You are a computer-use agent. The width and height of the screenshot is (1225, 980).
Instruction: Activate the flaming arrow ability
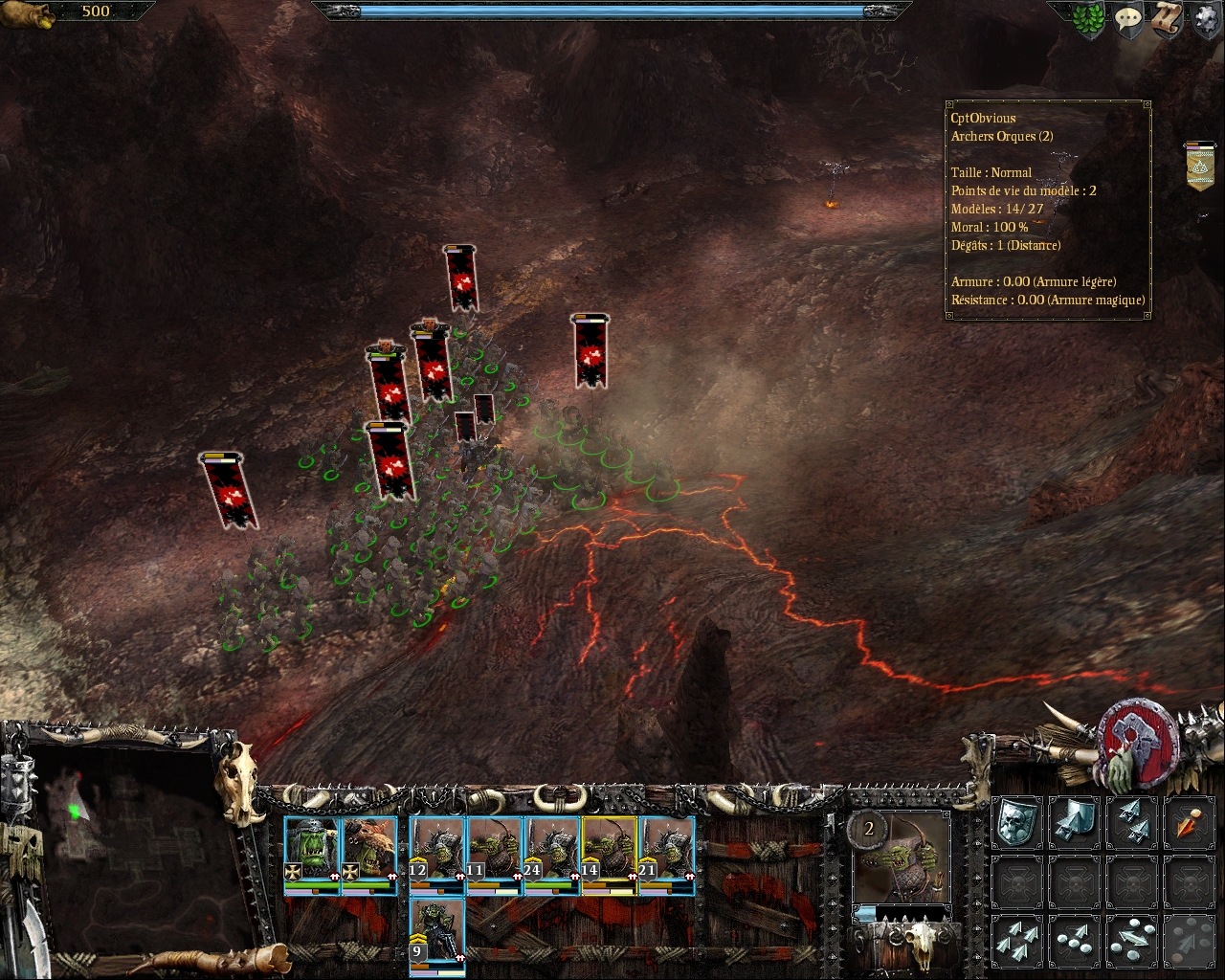[1189, 823]
